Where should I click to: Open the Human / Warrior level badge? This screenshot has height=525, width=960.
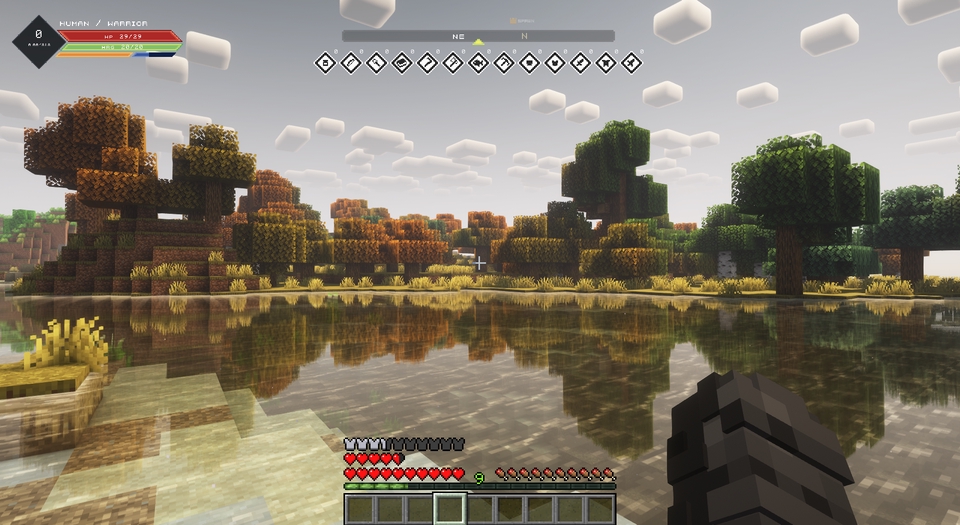click(x=38, y=40)
